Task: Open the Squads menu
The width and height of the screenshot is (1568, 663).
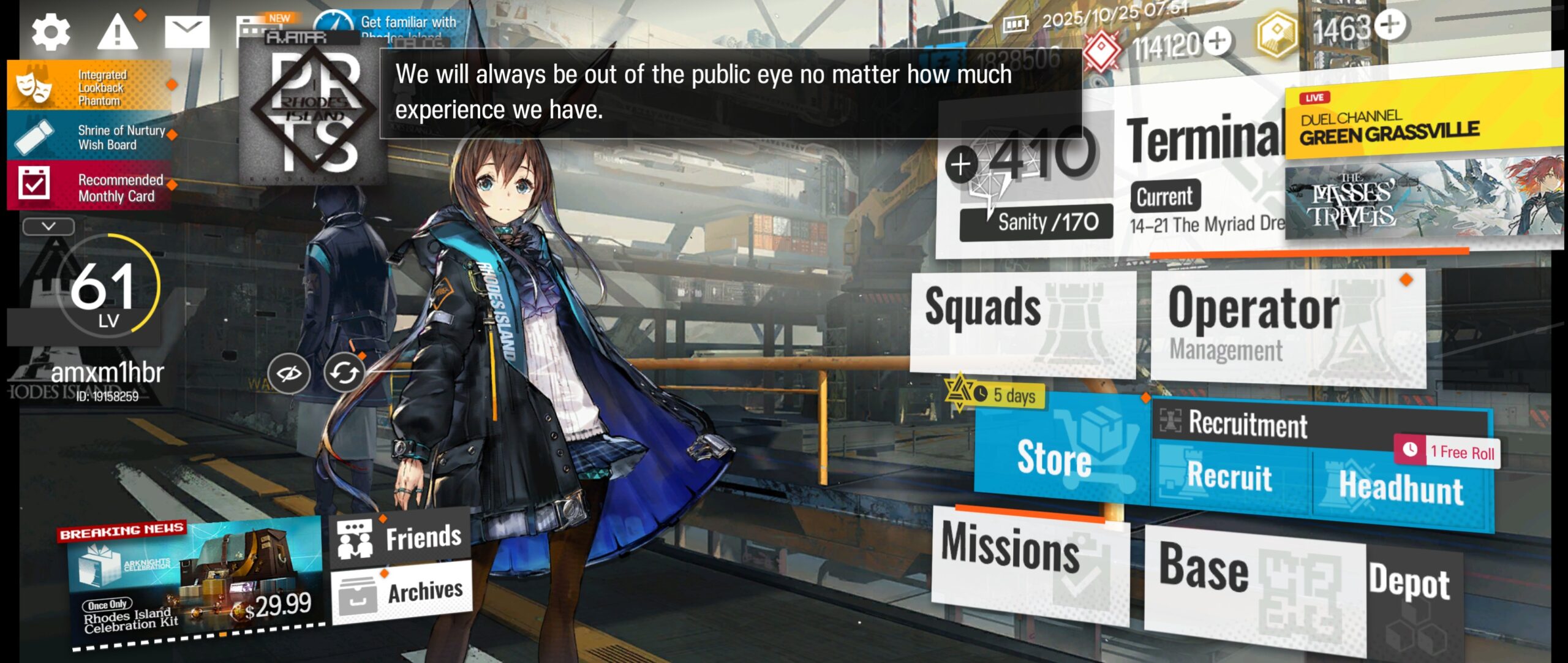Action: tap(1022, 322)
